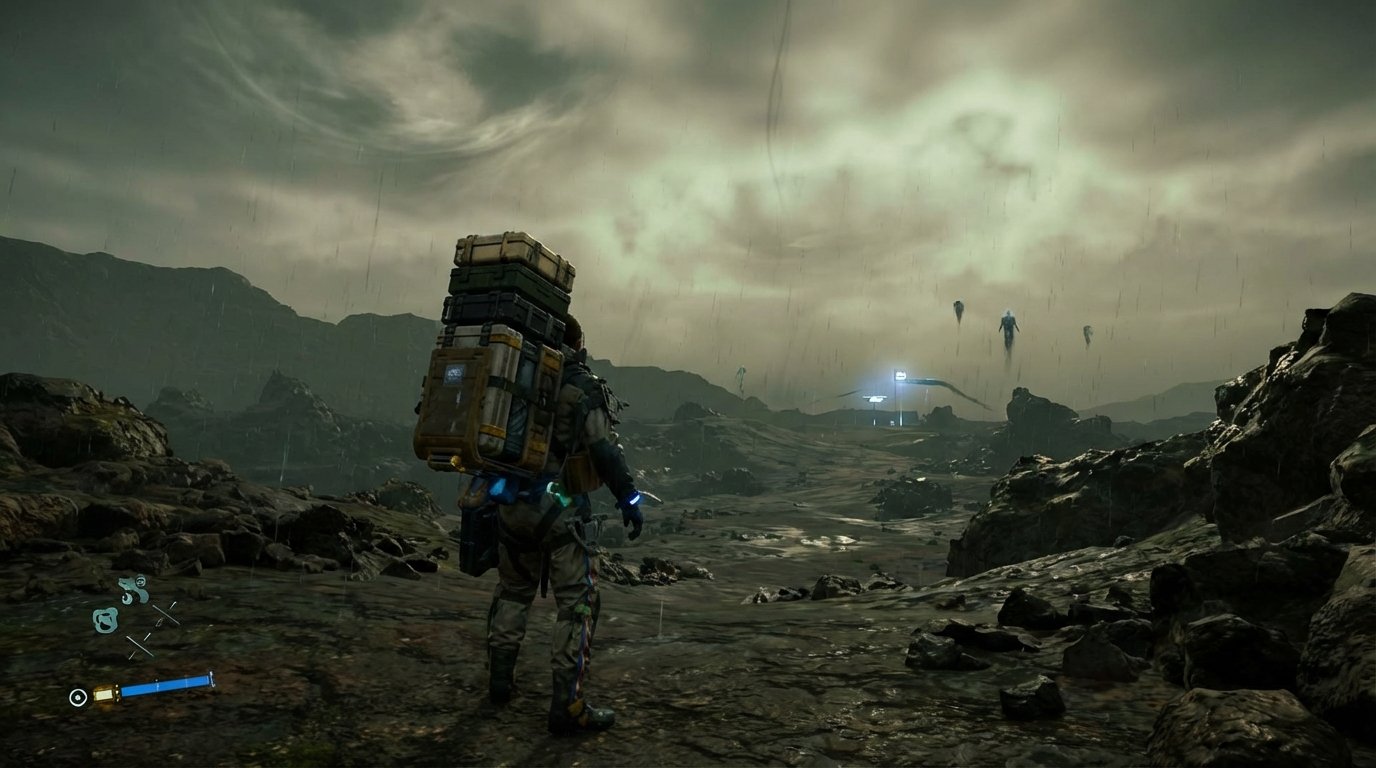The width and height of the screenshot is (1376, 768).
Task: Click the compass circle beside the stamina bar
Action: point(77,696)
